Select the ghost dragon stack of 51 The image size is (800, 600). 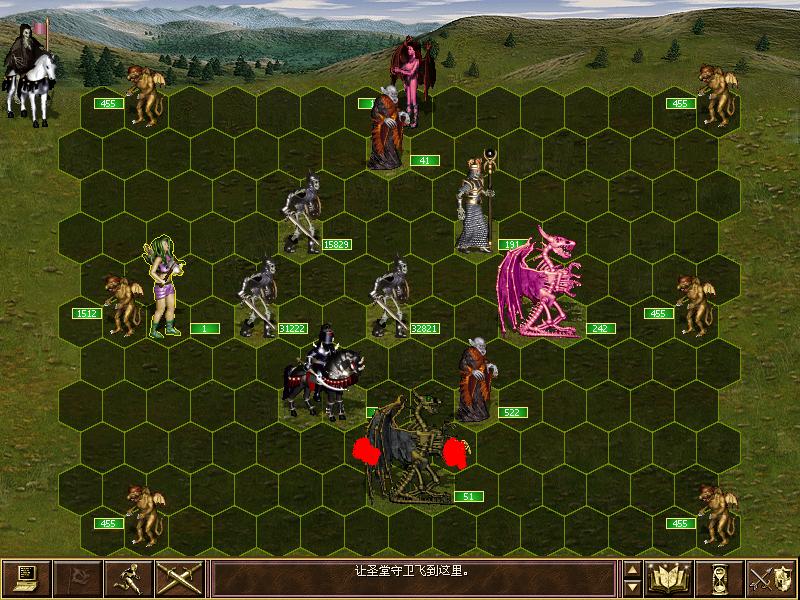click(412, 452)
